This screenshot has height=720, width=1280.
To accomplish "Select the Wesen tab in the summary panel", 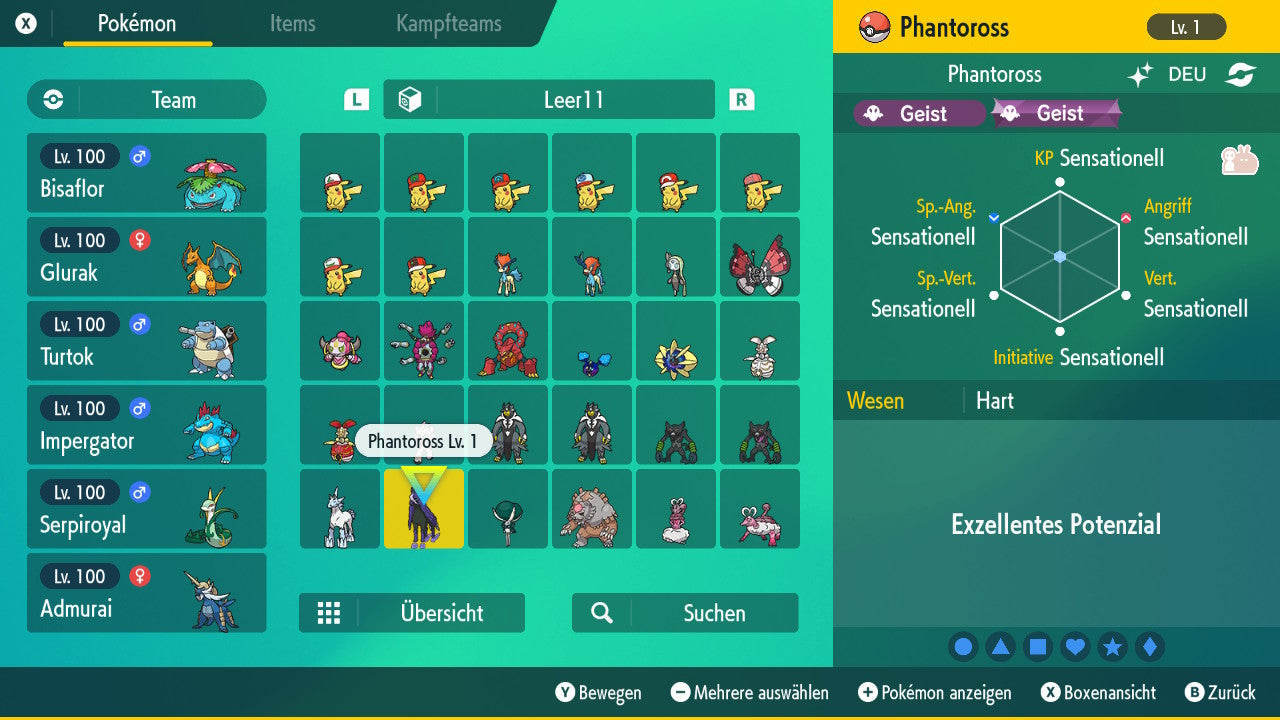I will (875, 400).
